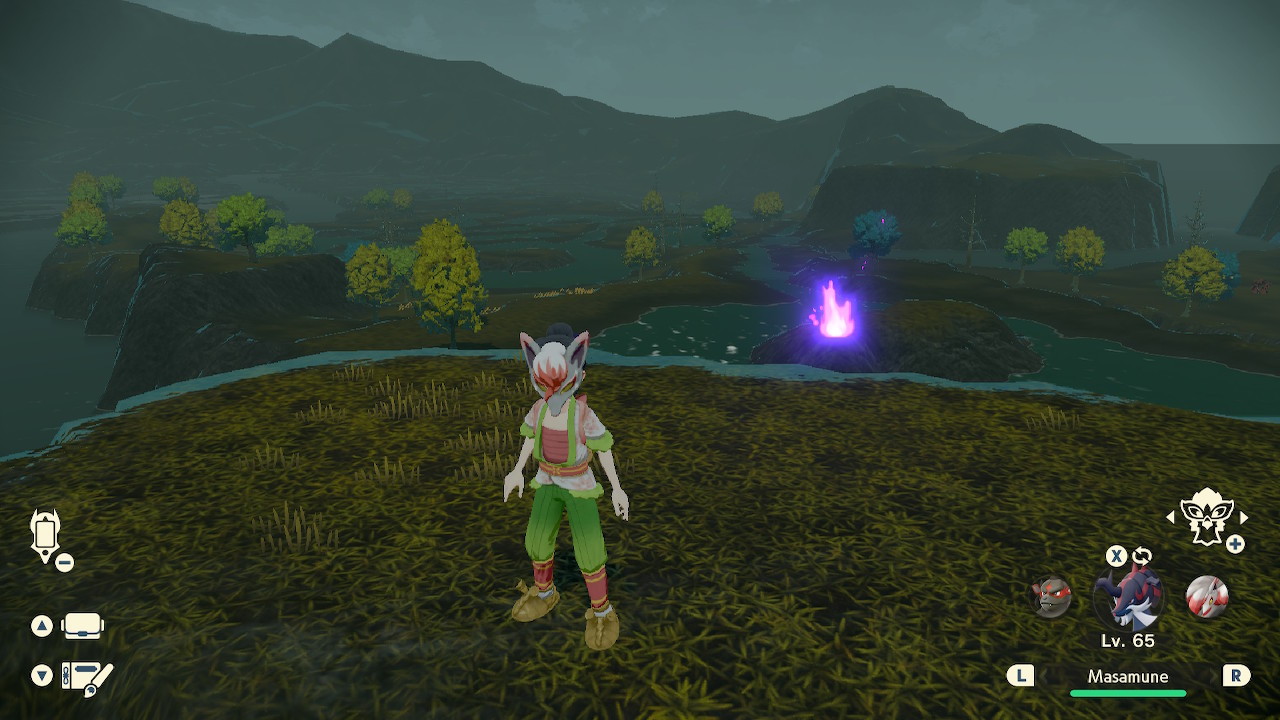This screenshot has width=1280, height=720.
Task: Toggle the circular swap arrows icon
Action: (1142, 556)
